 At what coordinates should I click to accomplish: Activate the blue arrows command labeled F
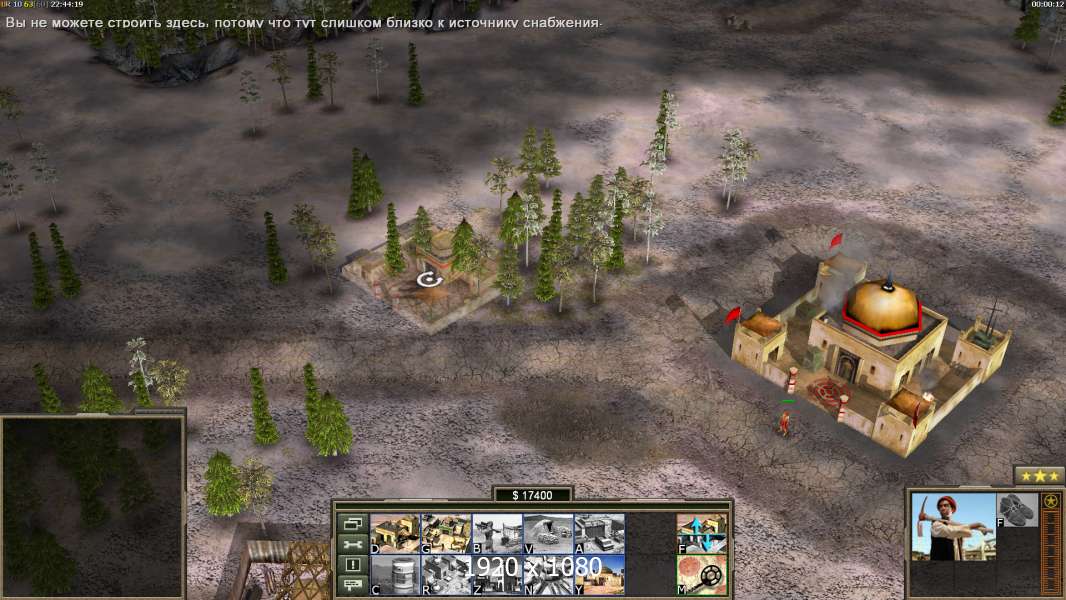702,533
